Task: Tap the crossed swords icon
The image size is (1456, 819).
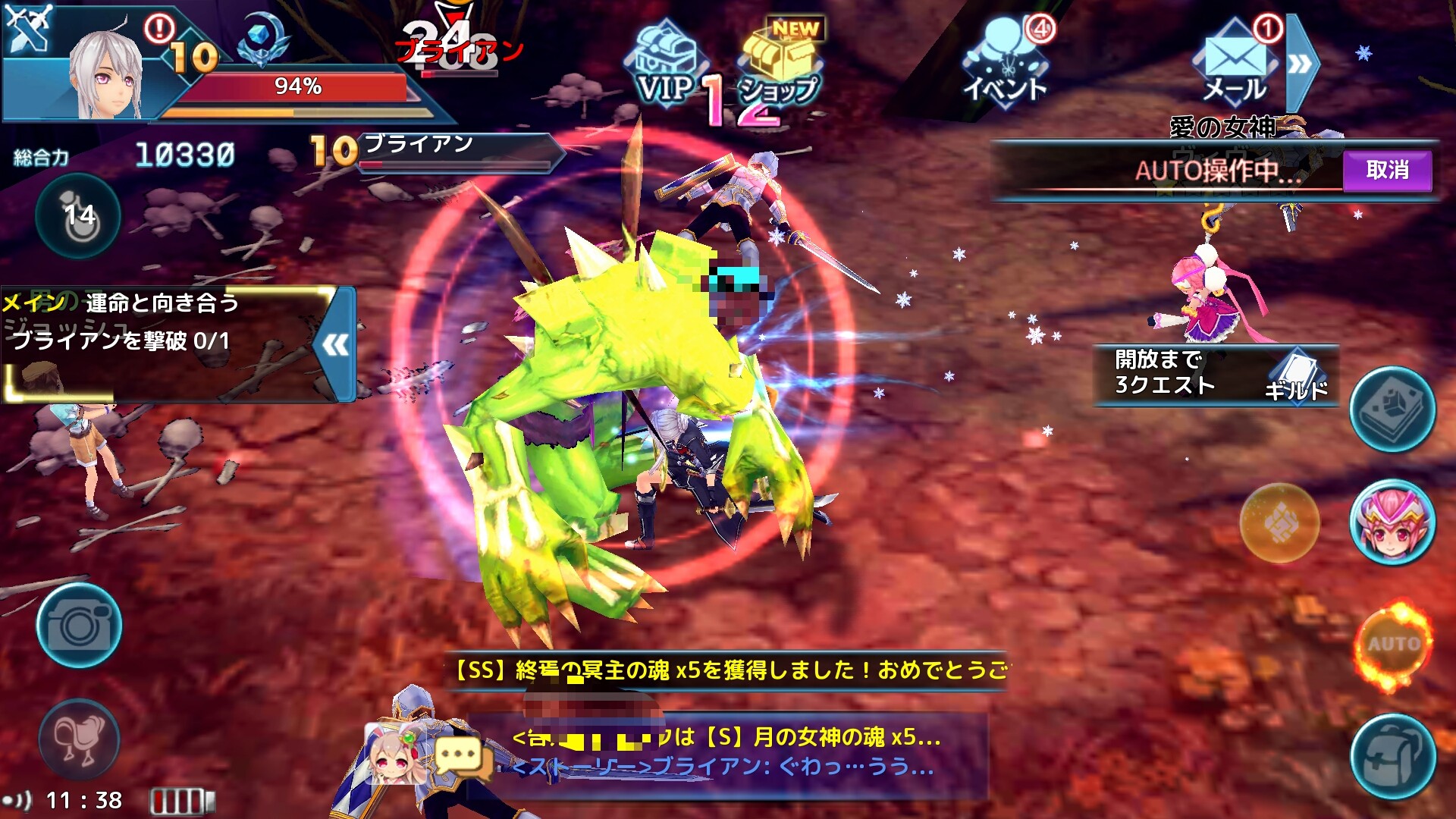Action: tap(27, 27)
